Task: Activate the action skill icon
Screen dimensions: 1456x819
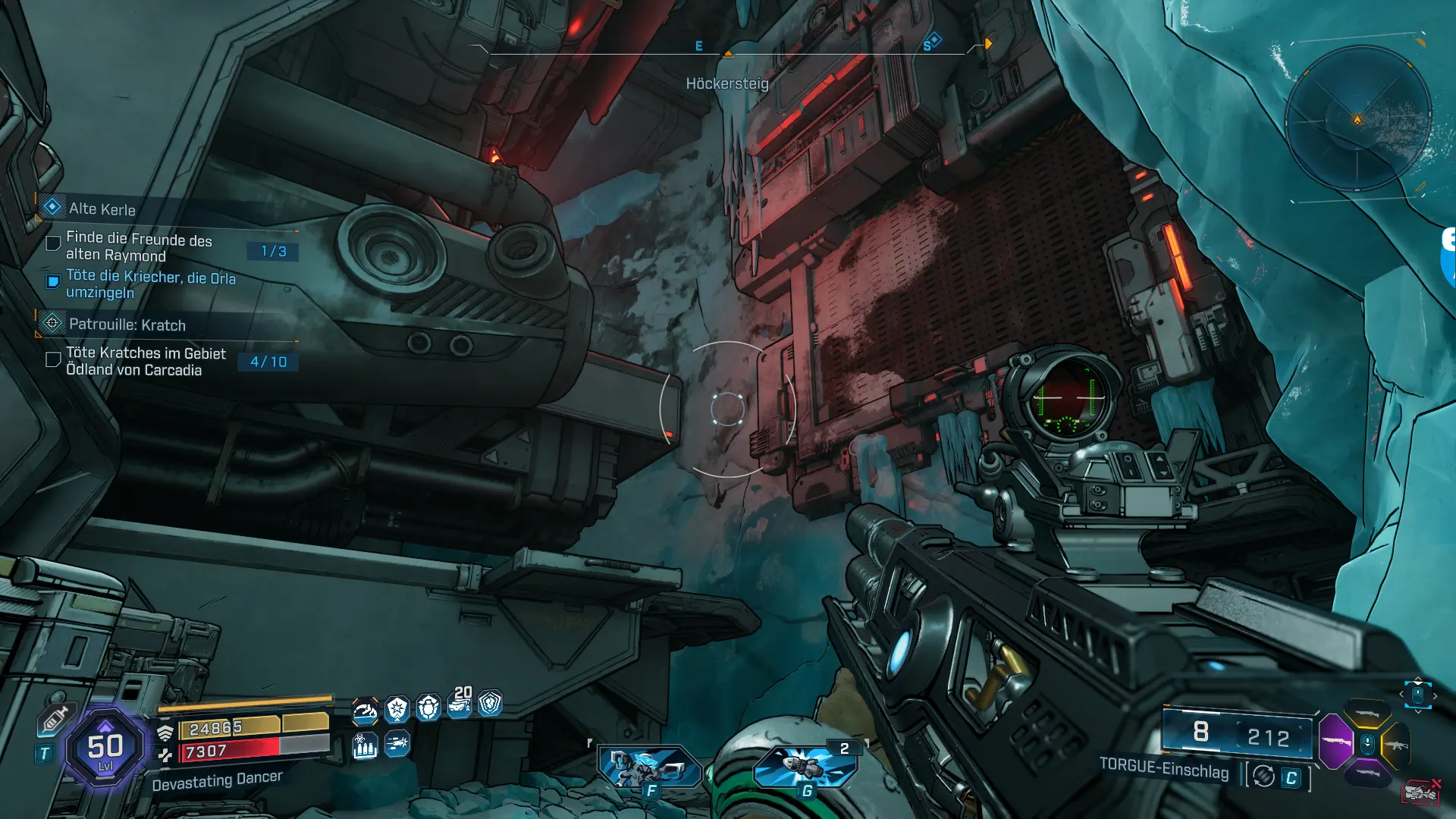Action: 648,766
